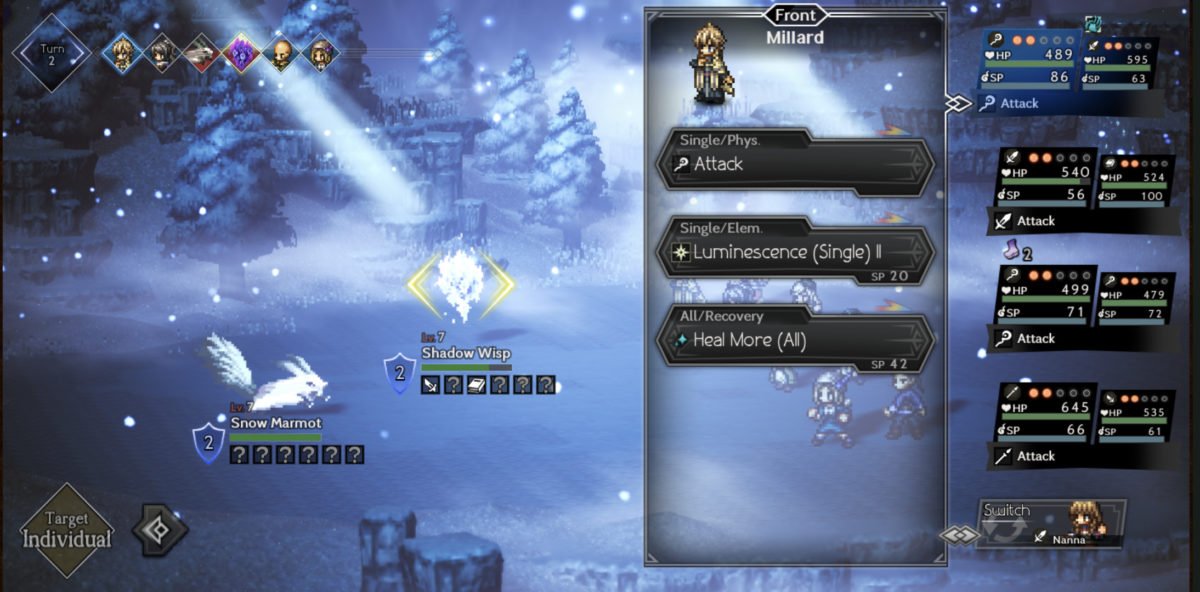The height and width of the screenshot is (592, 1200).
Task: Select the party member with 645 HP
Action: coord(1045,422)
